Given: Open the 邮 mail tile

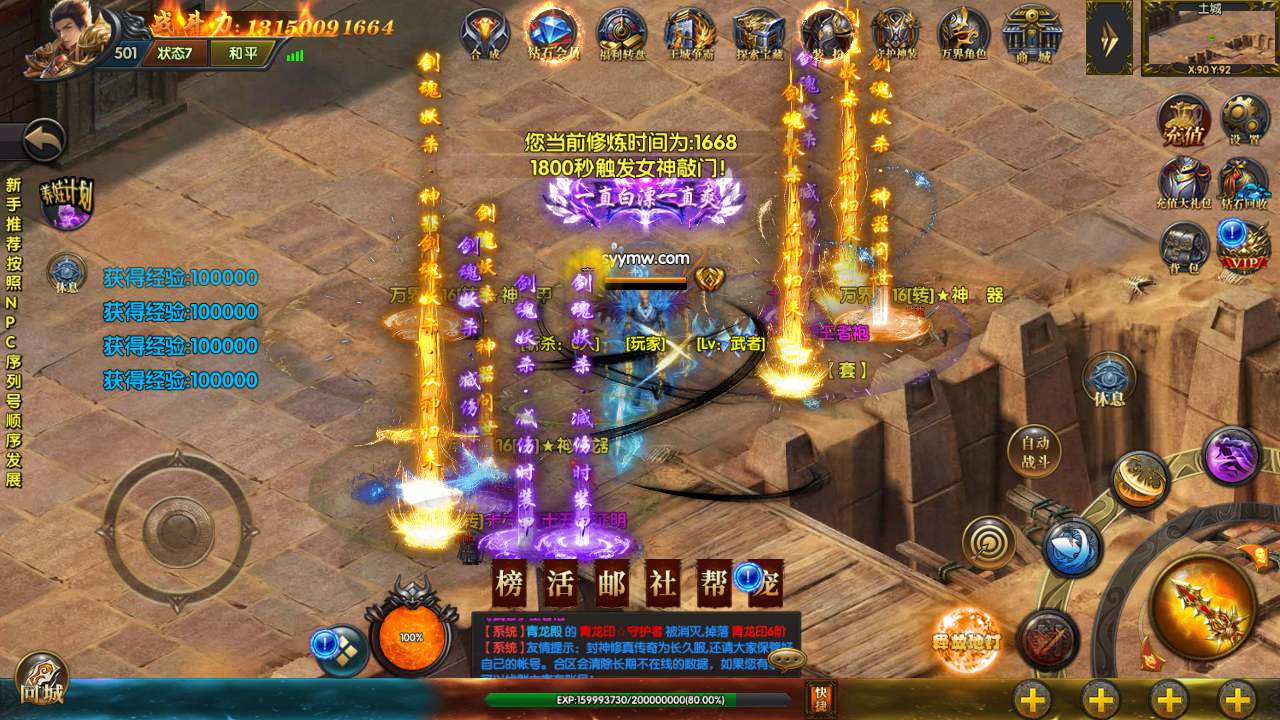Looking at the screenshot, I should (612, 584).
